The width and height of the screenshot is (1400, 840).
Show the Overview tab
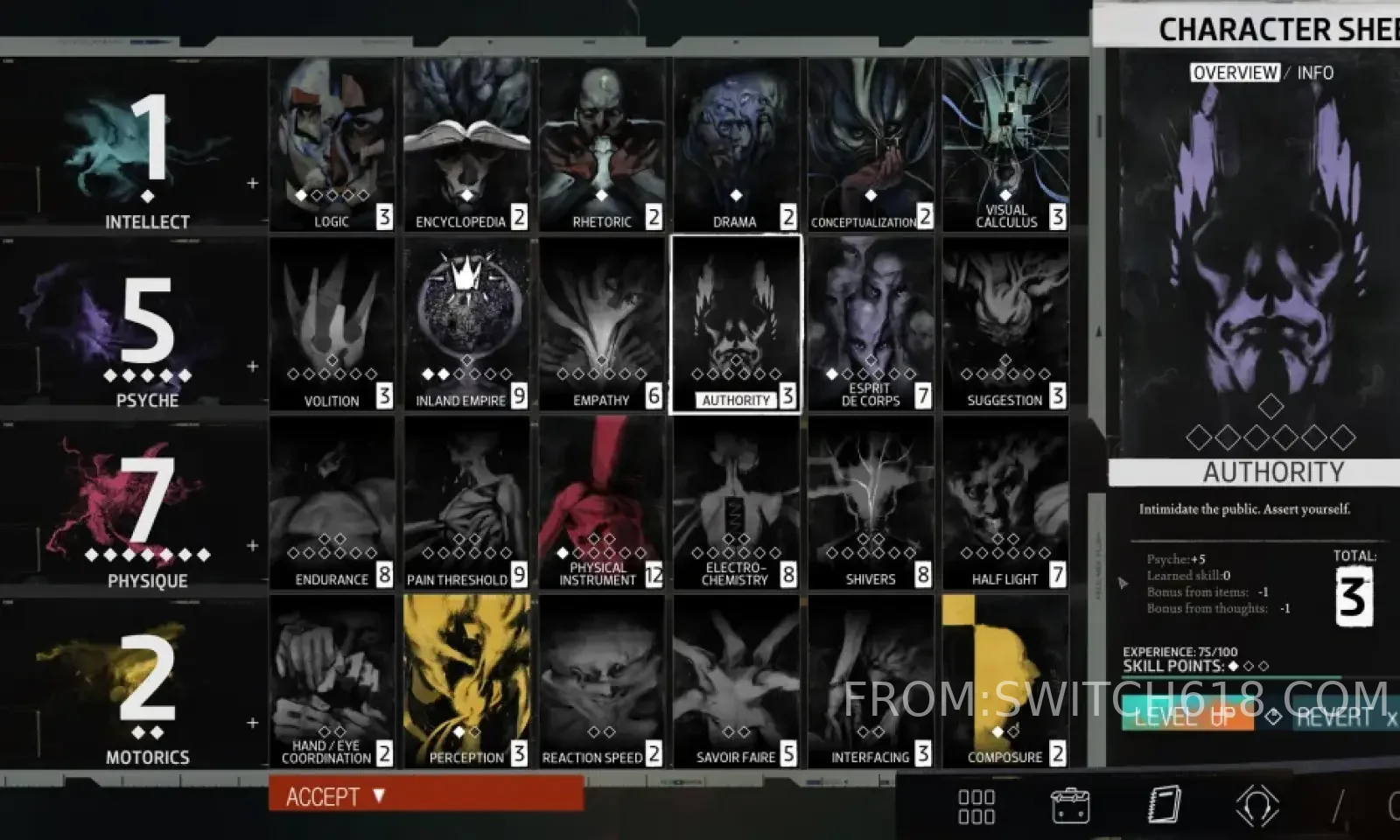click(x=1235, y=73)
